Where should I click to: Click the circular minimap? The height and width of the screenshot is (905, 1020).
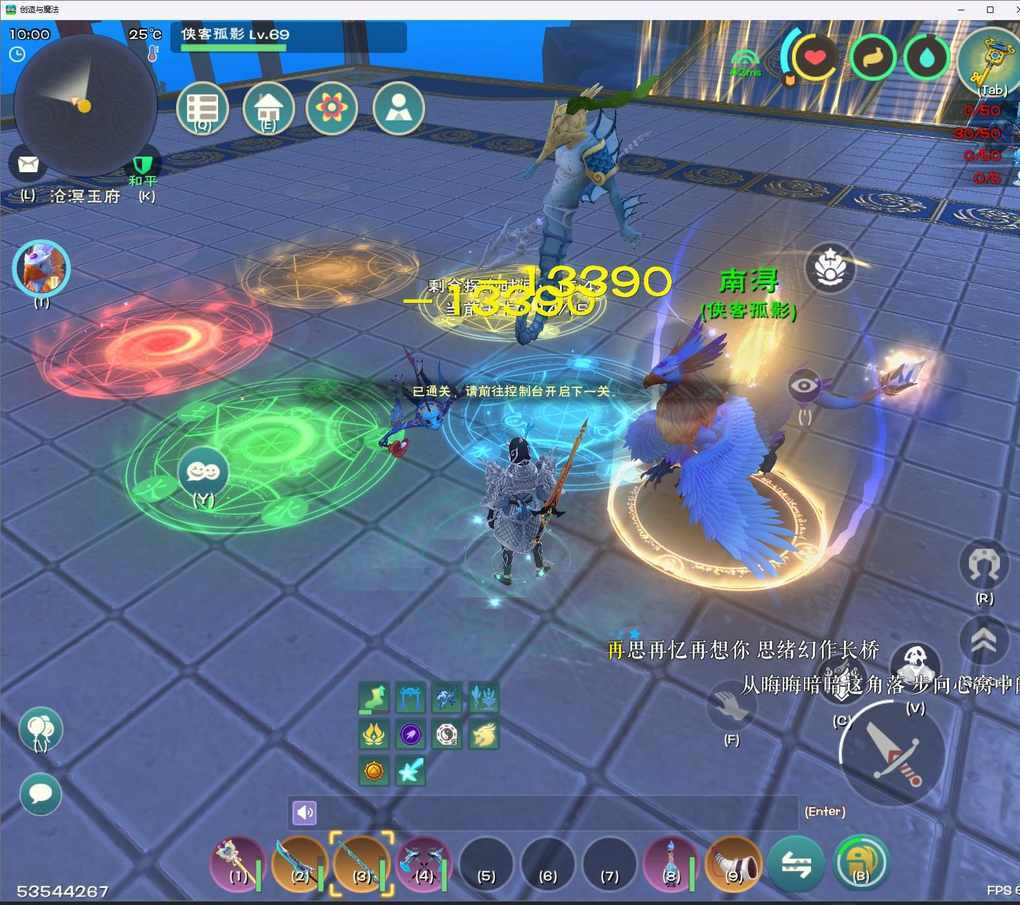[84, 104]
